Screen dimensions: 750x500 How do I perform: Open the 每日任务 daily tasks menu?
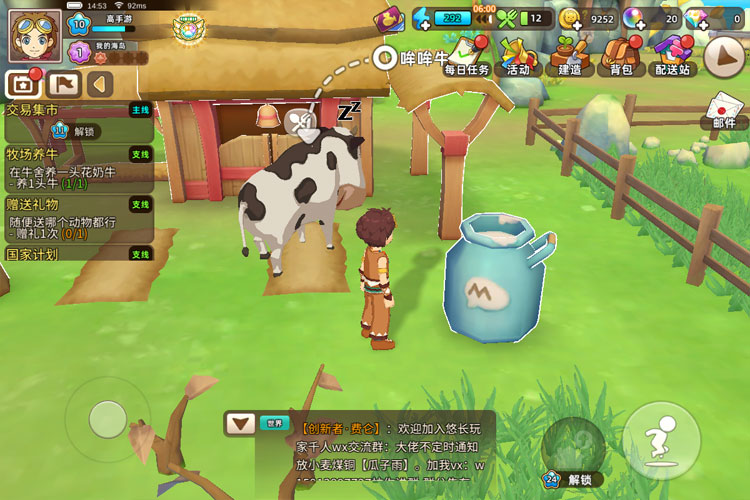pyautogui.click(x=466, y=56)
